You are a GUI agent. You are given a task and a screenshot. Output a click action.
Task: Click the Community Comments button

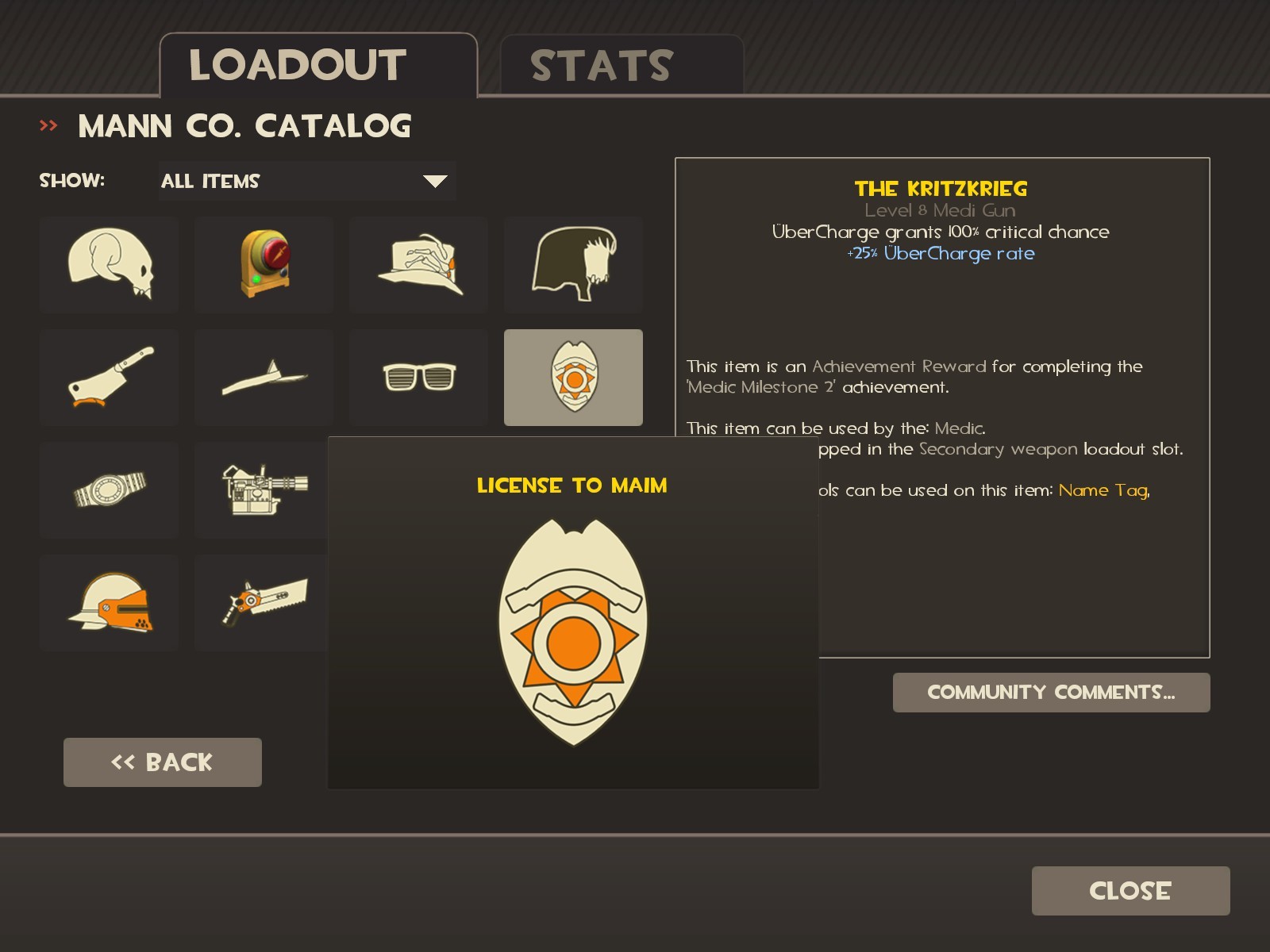[x=1051, y=692]
